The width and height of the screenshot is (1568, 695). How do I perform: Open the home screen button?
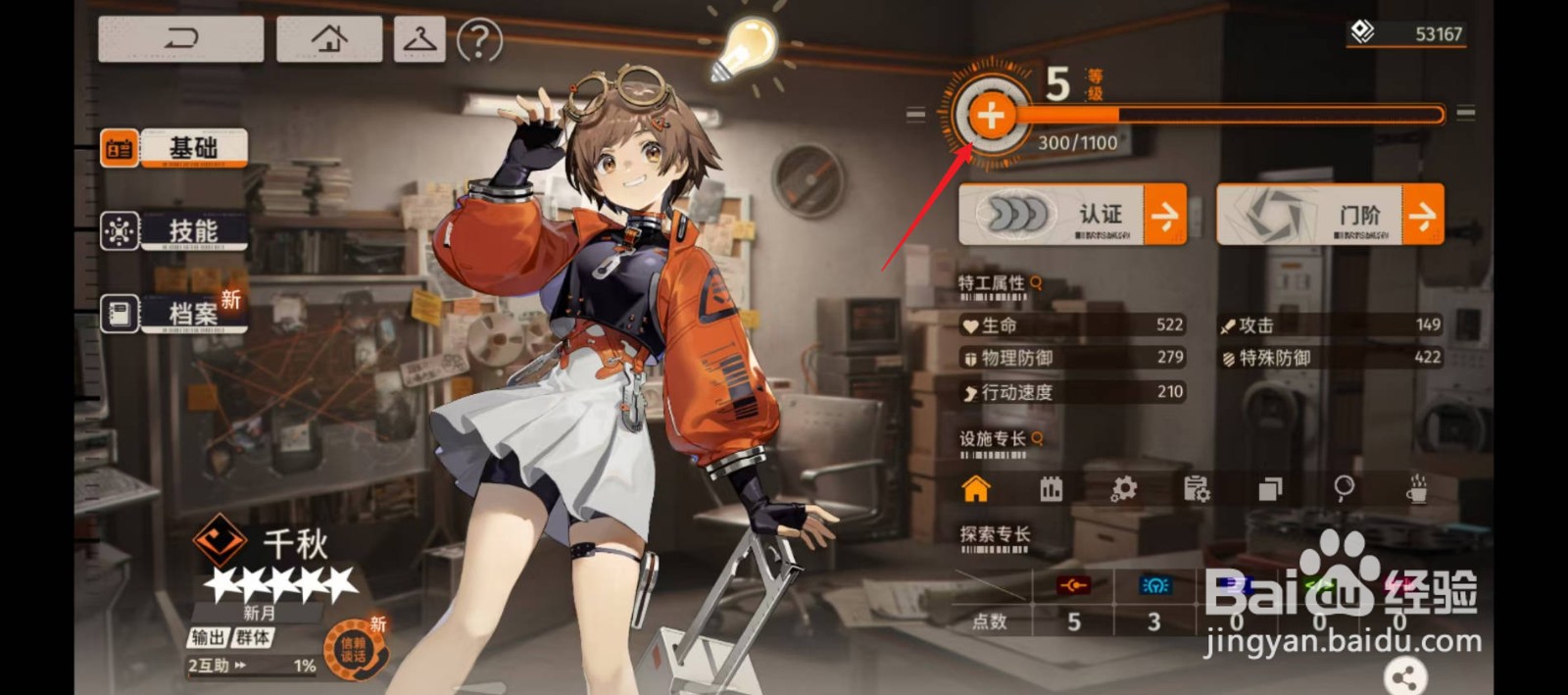click(x=329, y=39)
